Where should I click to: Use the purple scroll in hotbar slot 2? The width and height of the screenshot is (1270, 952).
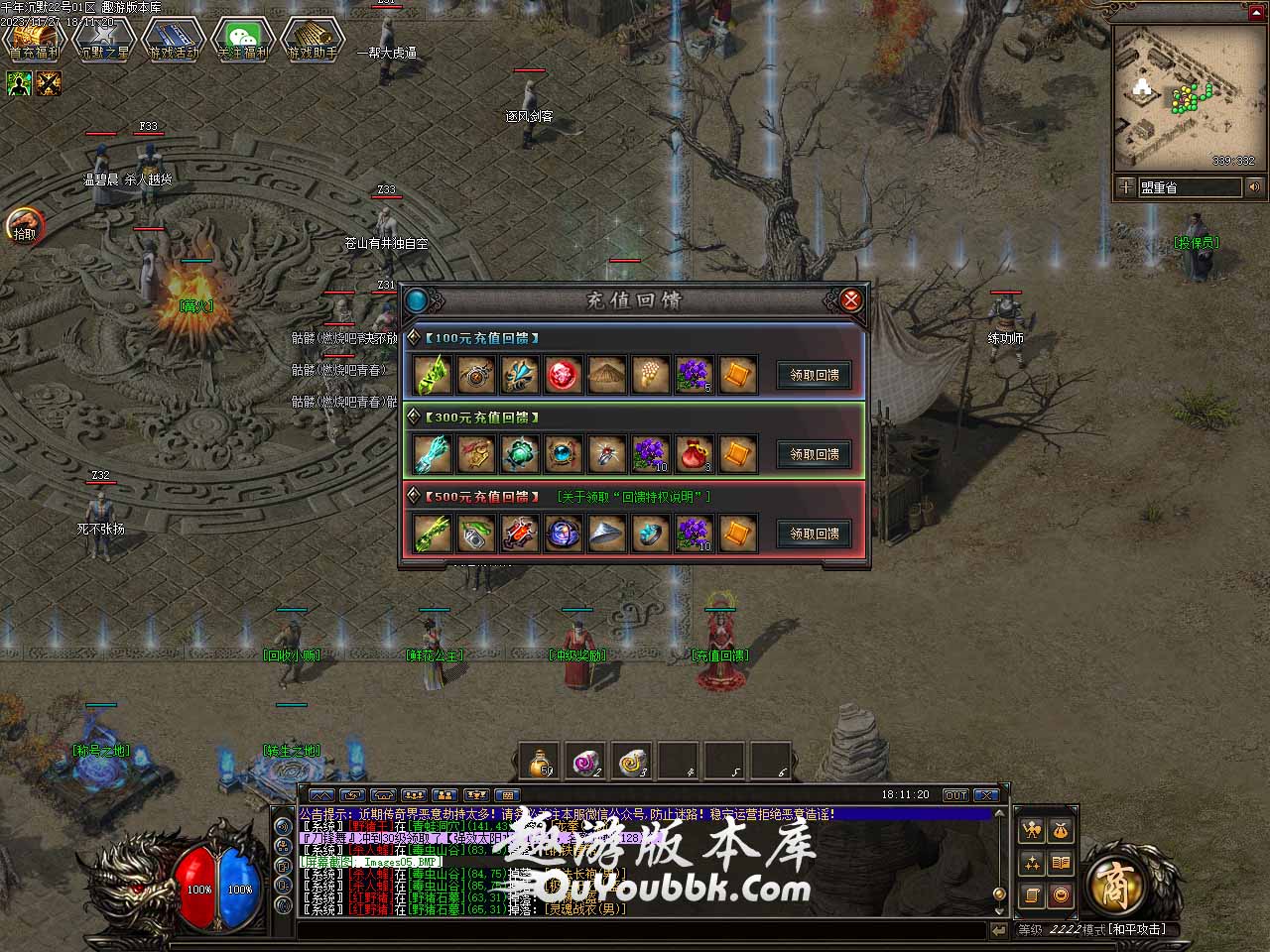586,762
